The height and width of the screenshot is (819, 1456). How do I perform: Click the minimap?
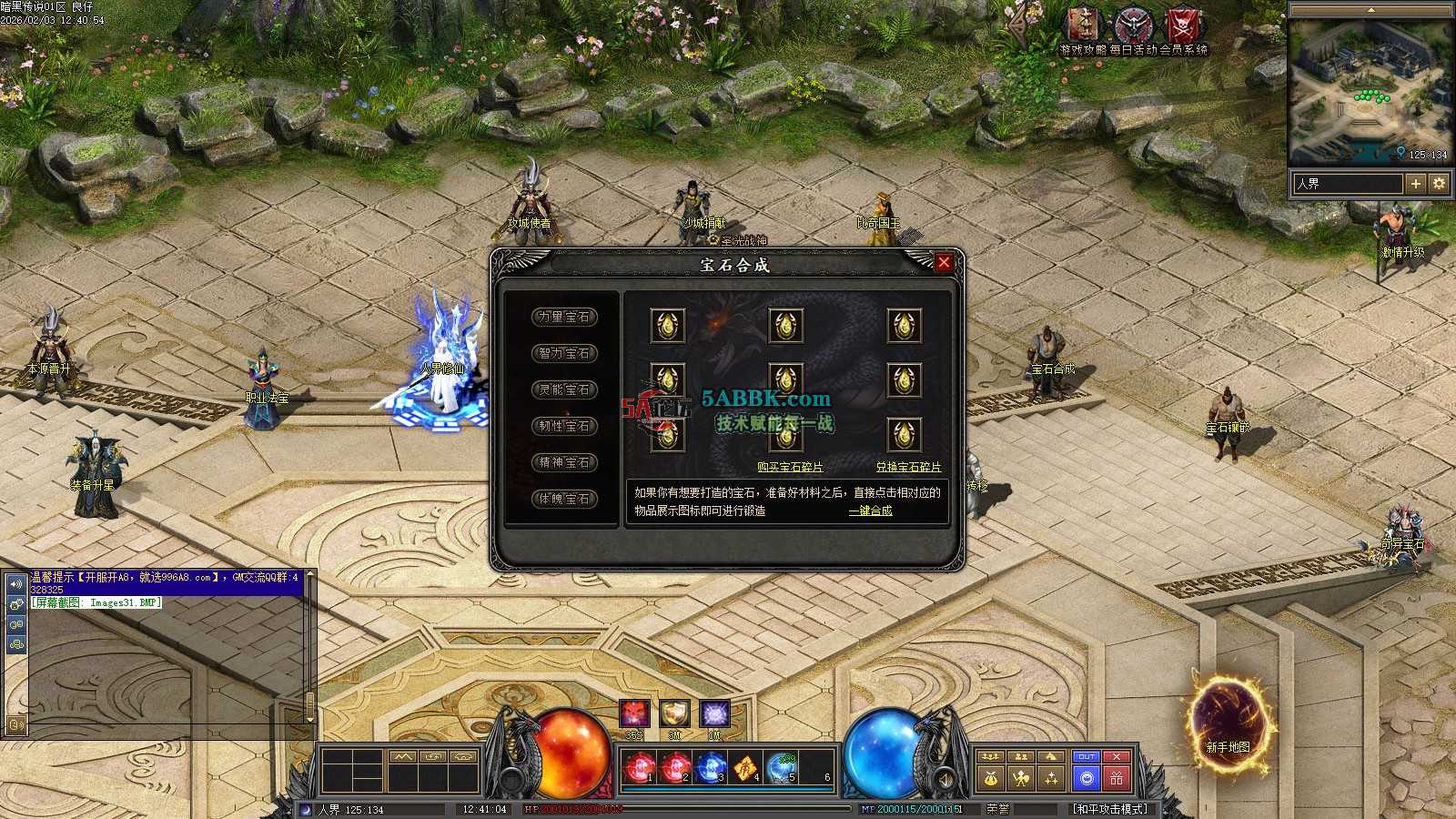[1370, 91]
